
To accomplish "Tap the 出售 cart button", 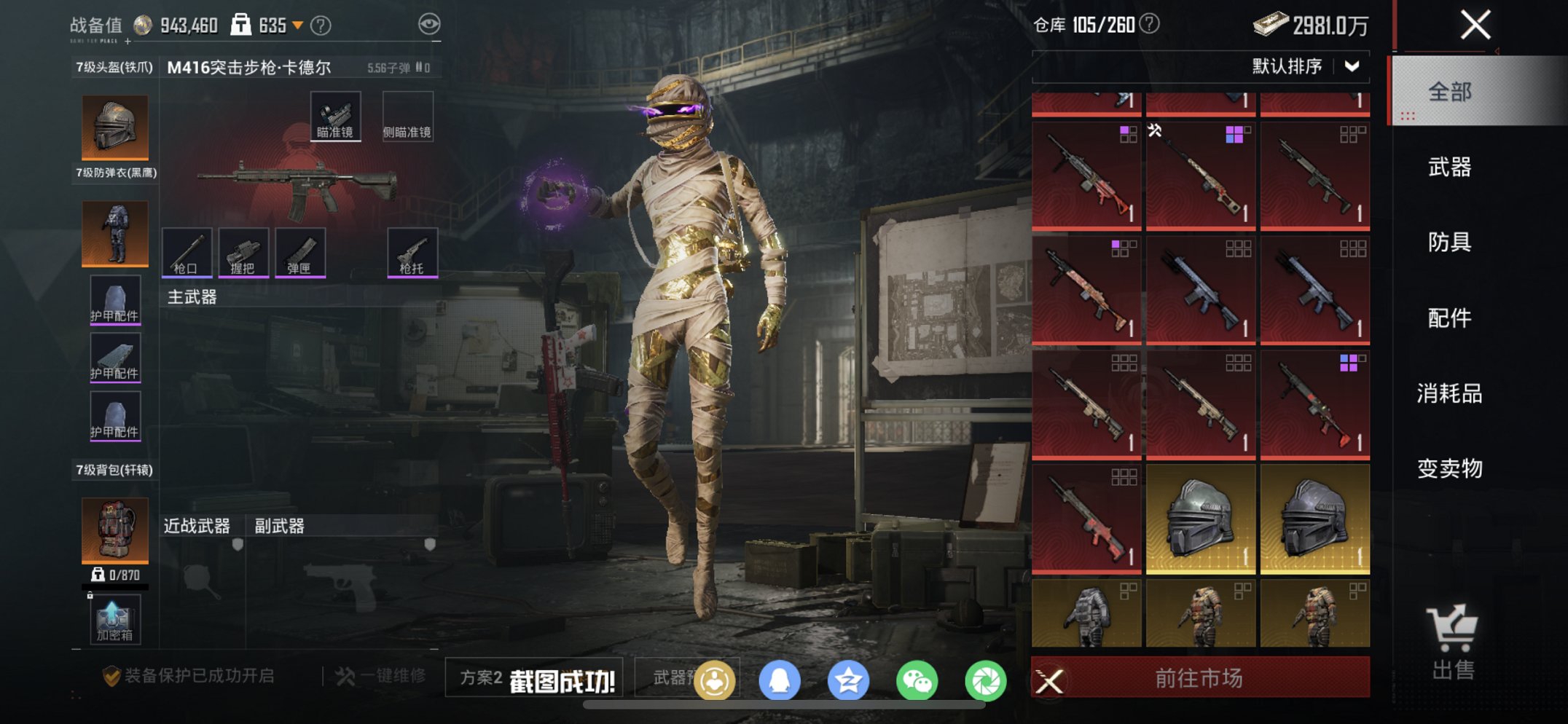I will pyautogui.click(x=1452, y=642).
